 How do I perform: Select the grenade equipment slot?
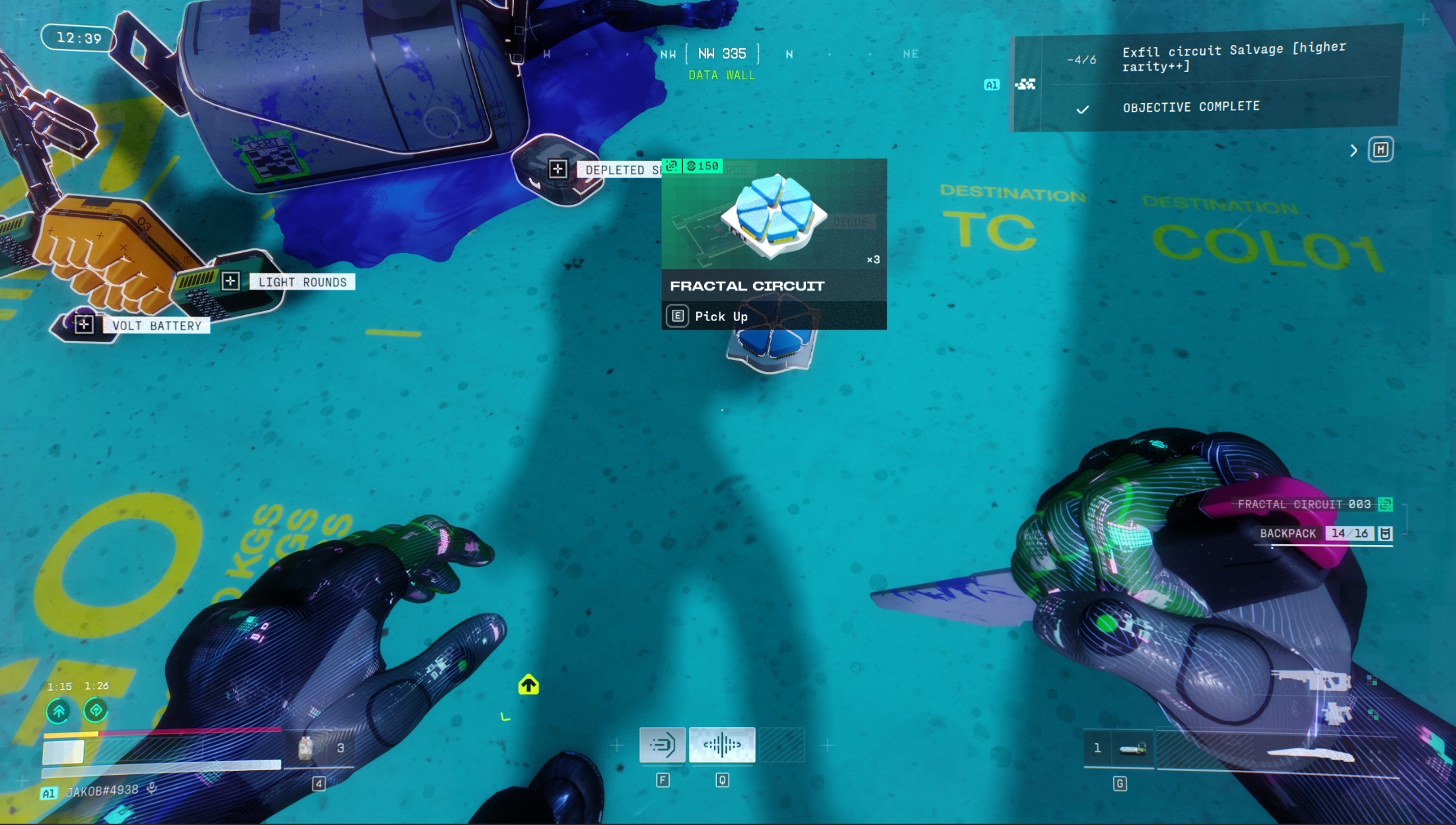[1120, 748]
